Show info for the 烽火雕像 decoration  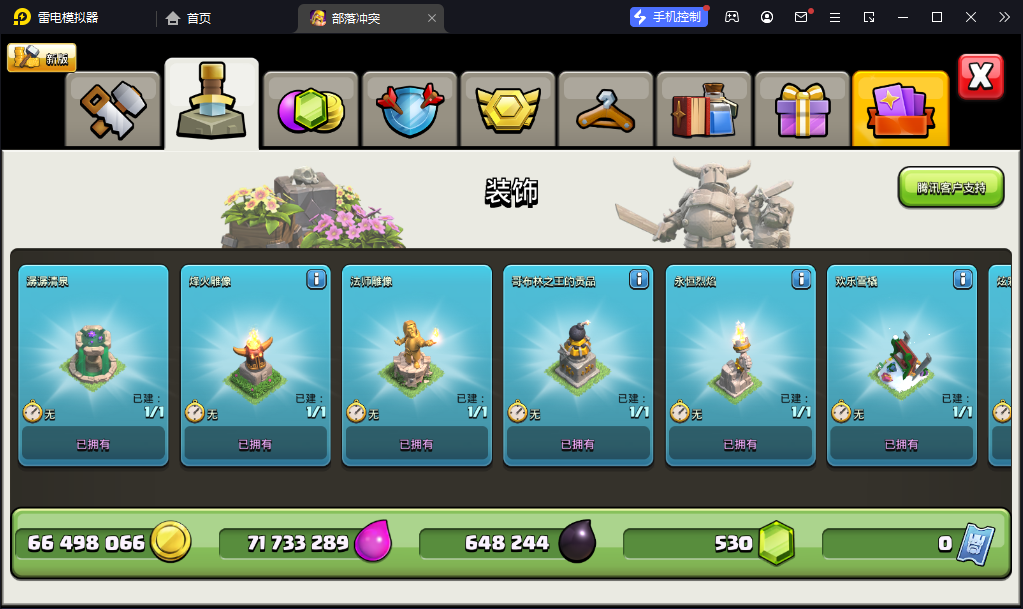[316, 279]
